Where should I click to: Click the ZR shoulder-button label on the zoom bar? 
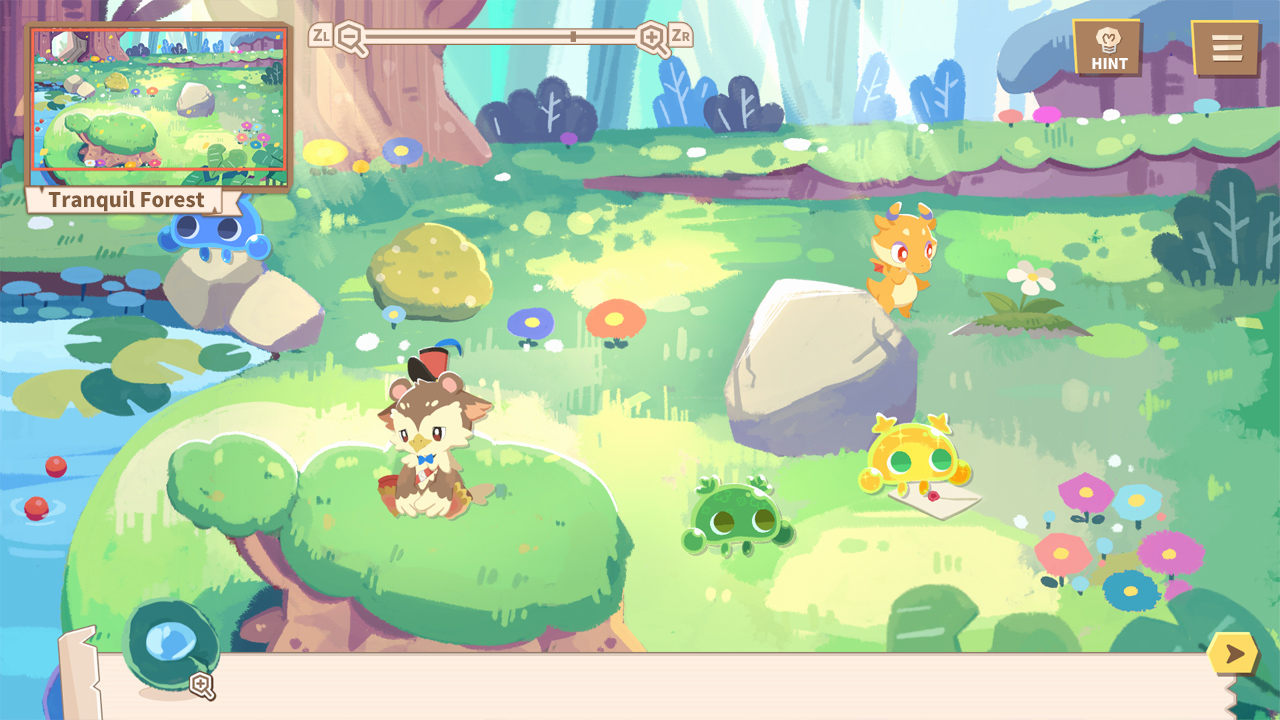click(679, 33)
